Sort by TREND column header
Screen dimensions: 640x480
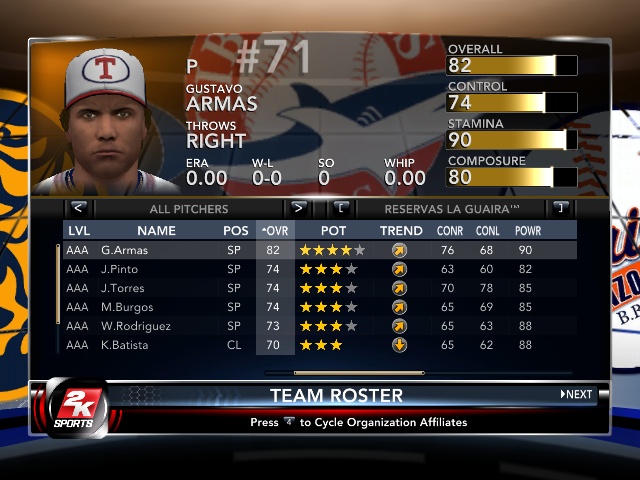[x=400, y=231]
